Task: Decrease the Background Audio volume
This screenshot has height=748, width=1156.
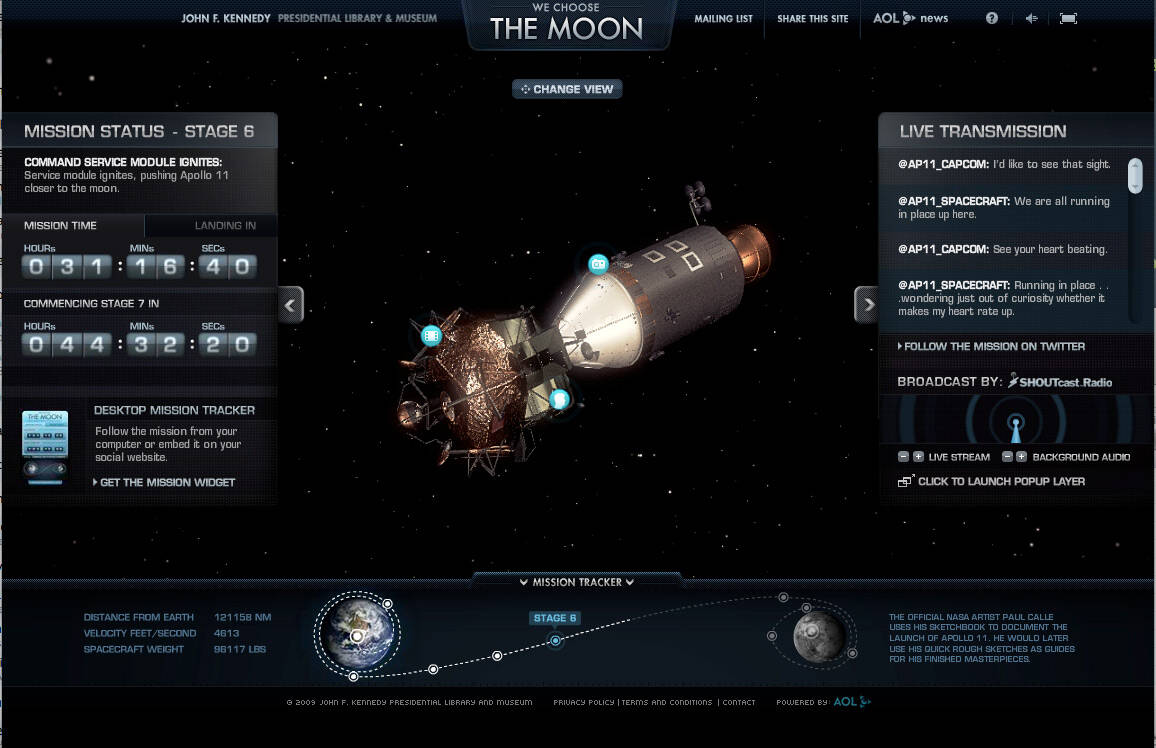Action: click(1008, 457)
